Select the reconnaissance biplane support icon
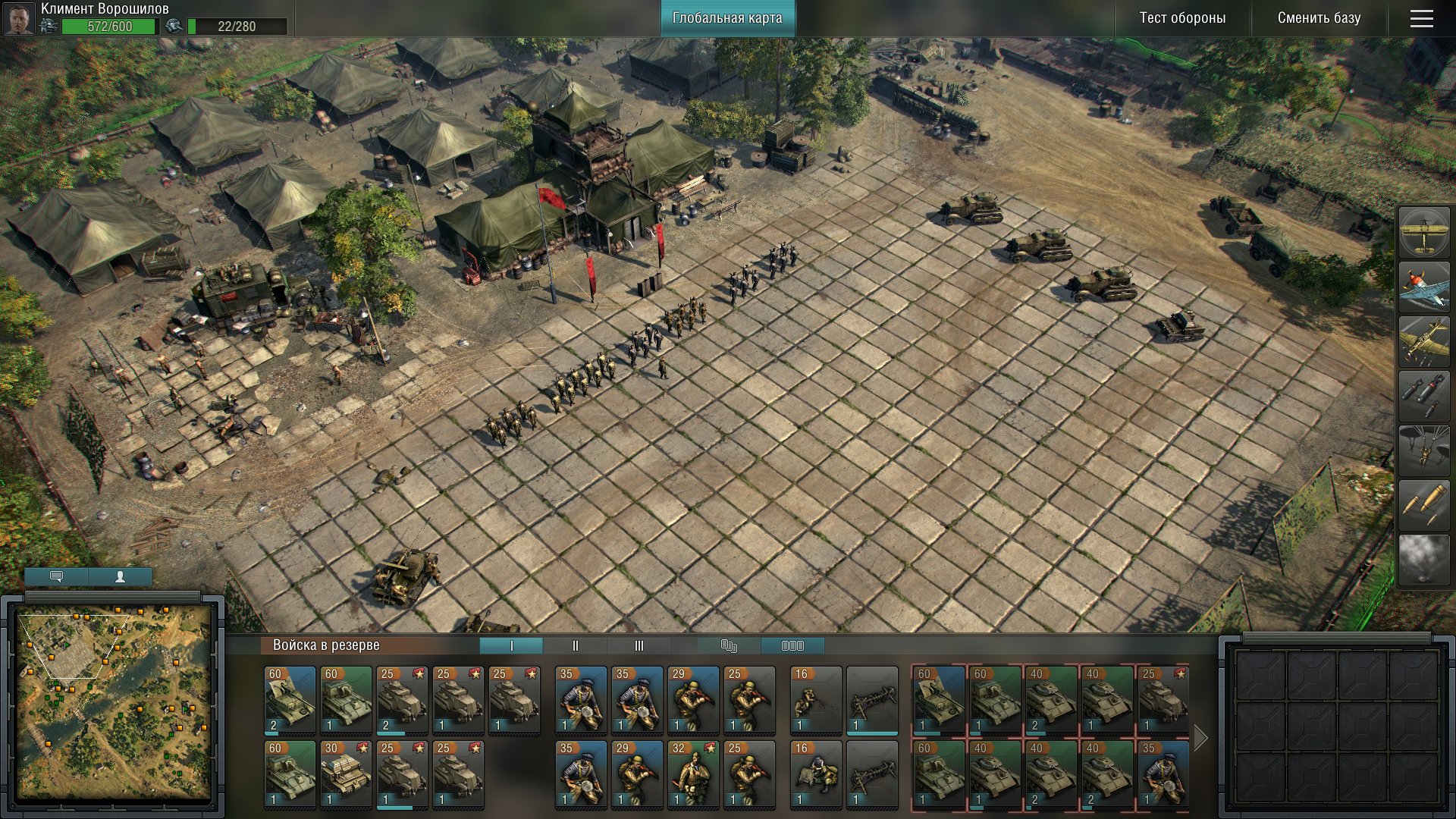Viewport: 1456px width, 819px height. coord(1423,232)
